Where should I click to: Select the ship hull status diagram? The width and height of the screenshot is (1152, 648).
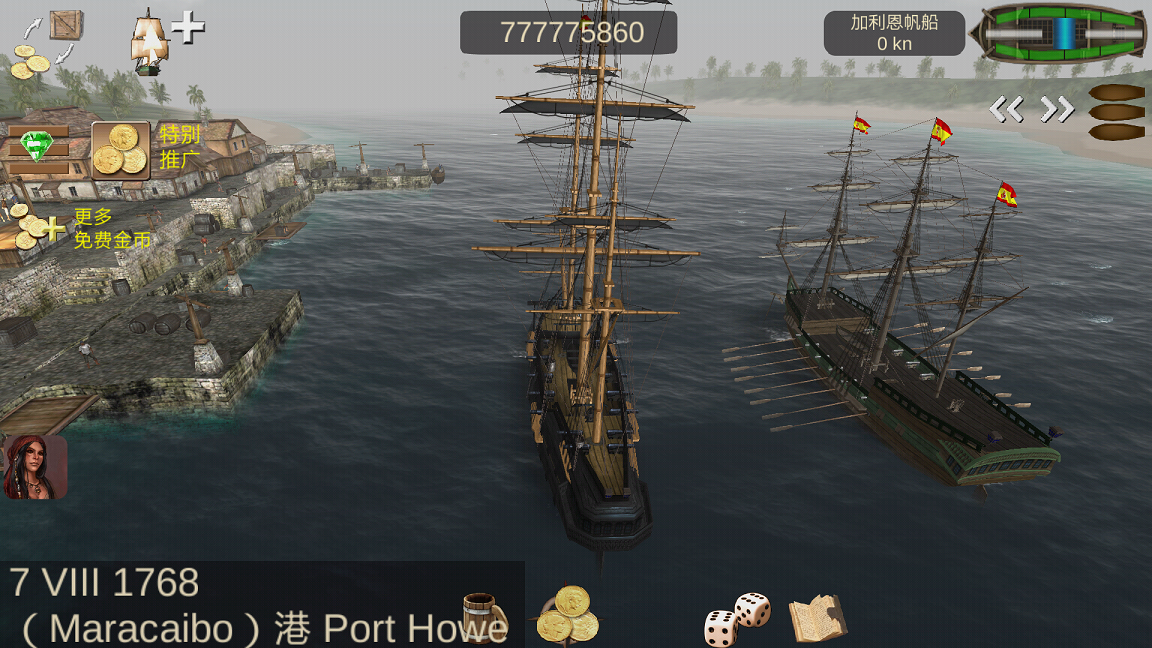(x=1063, y=33)
